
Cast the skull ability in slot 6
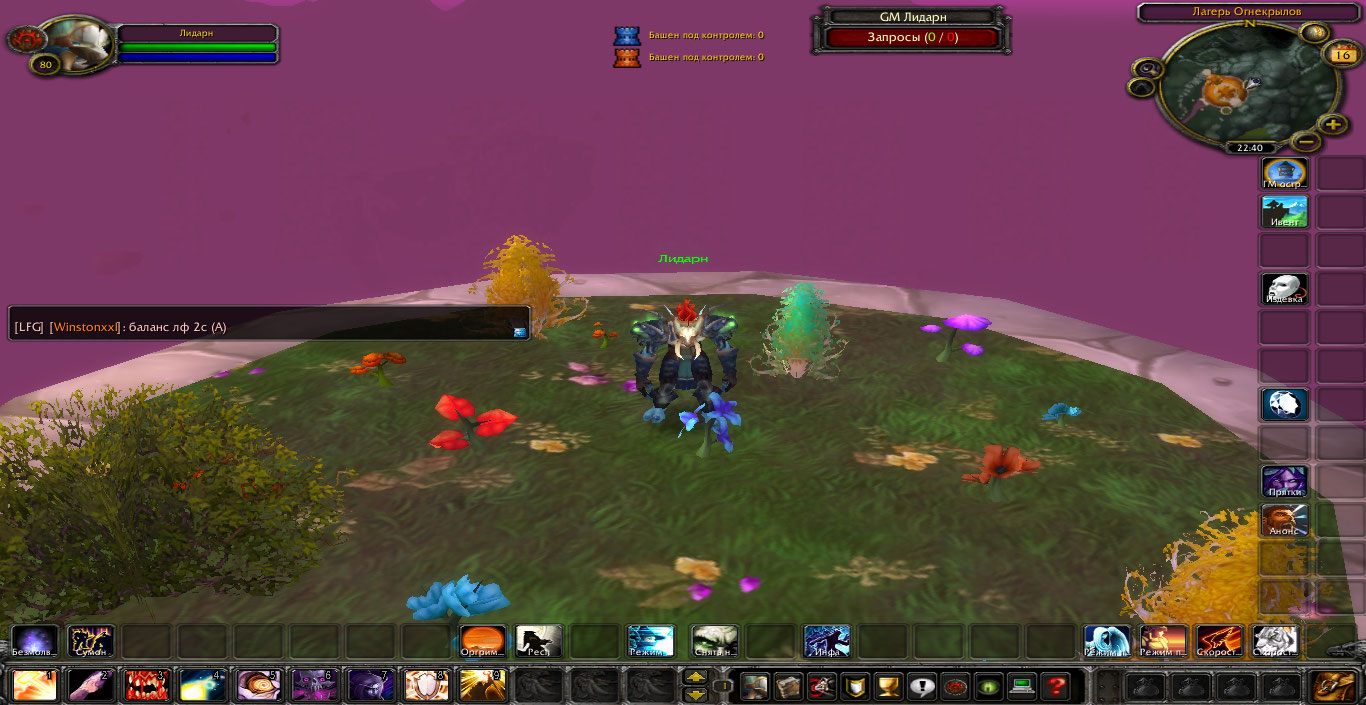point(314,686)
